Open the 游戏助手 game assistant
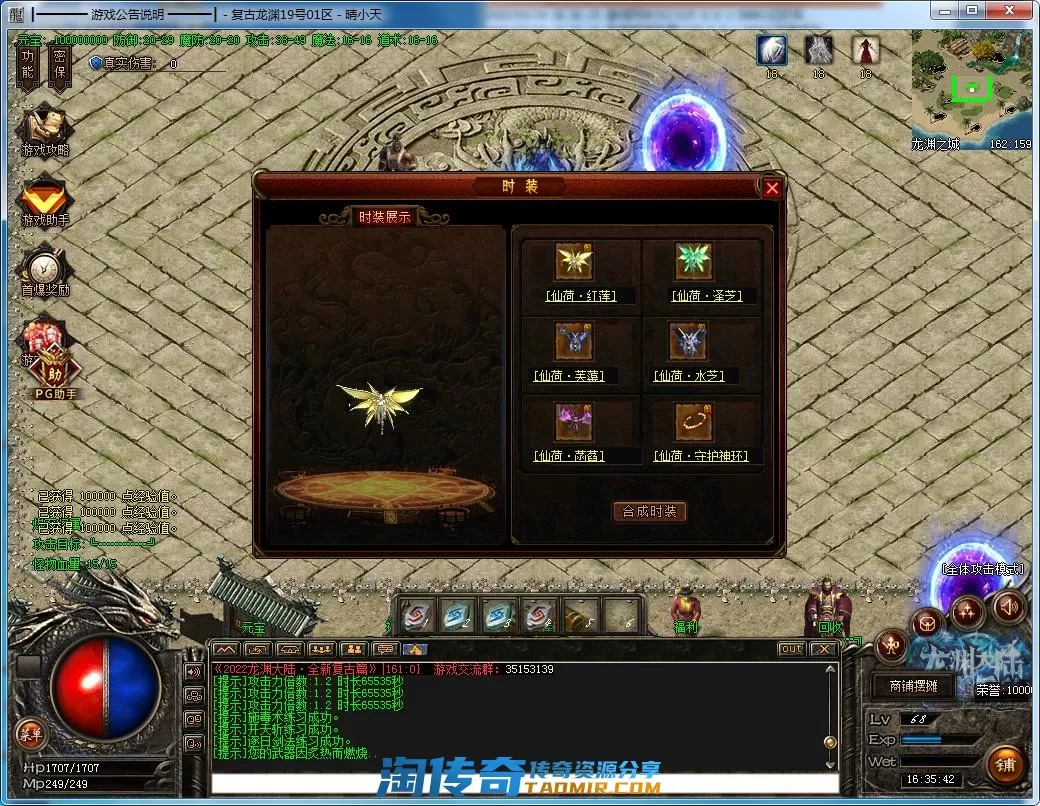 click(x=44, y=199)
